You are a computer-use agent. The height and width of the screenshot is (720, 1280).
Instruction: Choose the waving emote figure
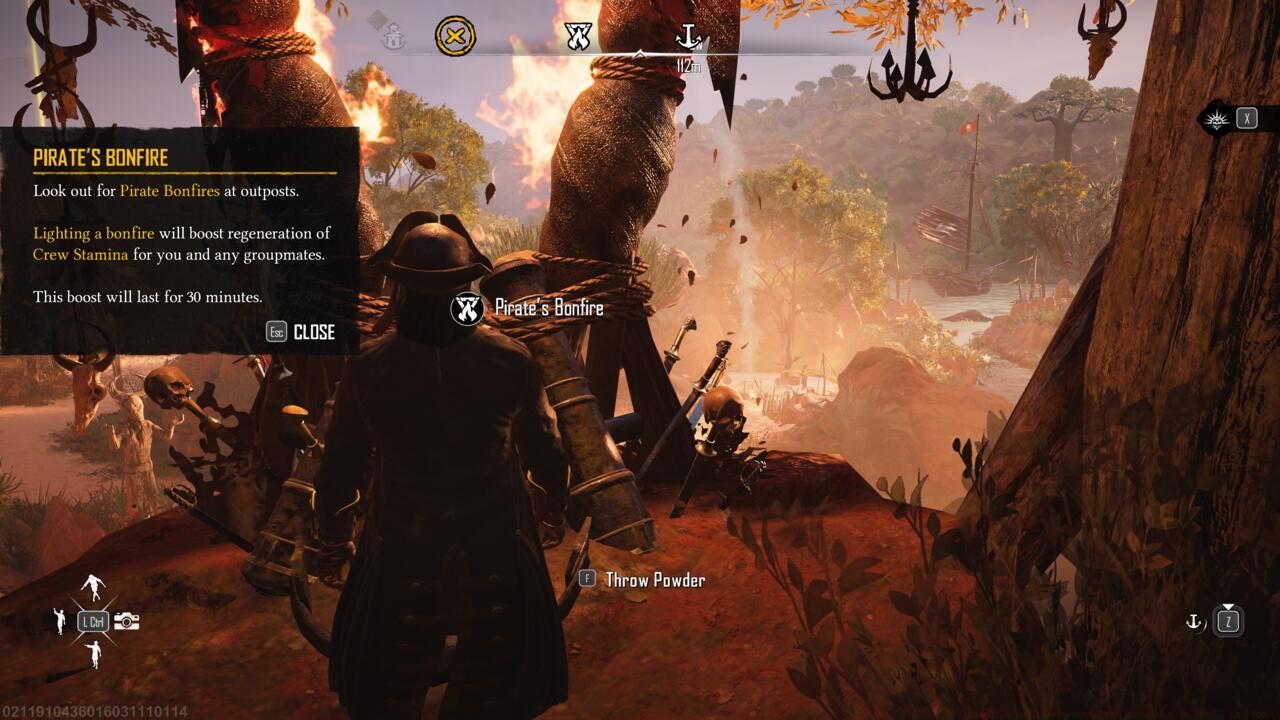59,621
